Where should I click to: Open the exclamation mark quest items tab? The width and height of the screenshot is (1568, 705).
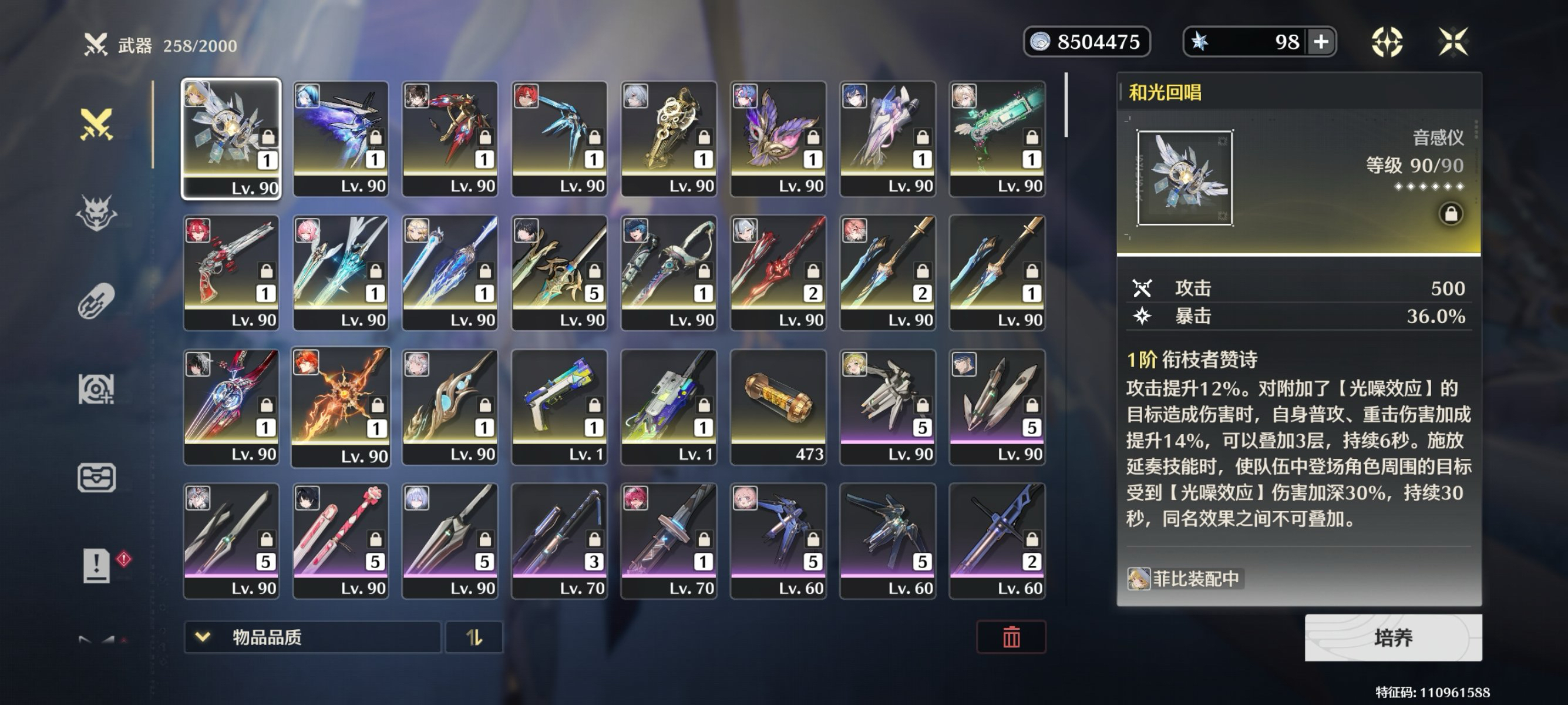(96, 566)
